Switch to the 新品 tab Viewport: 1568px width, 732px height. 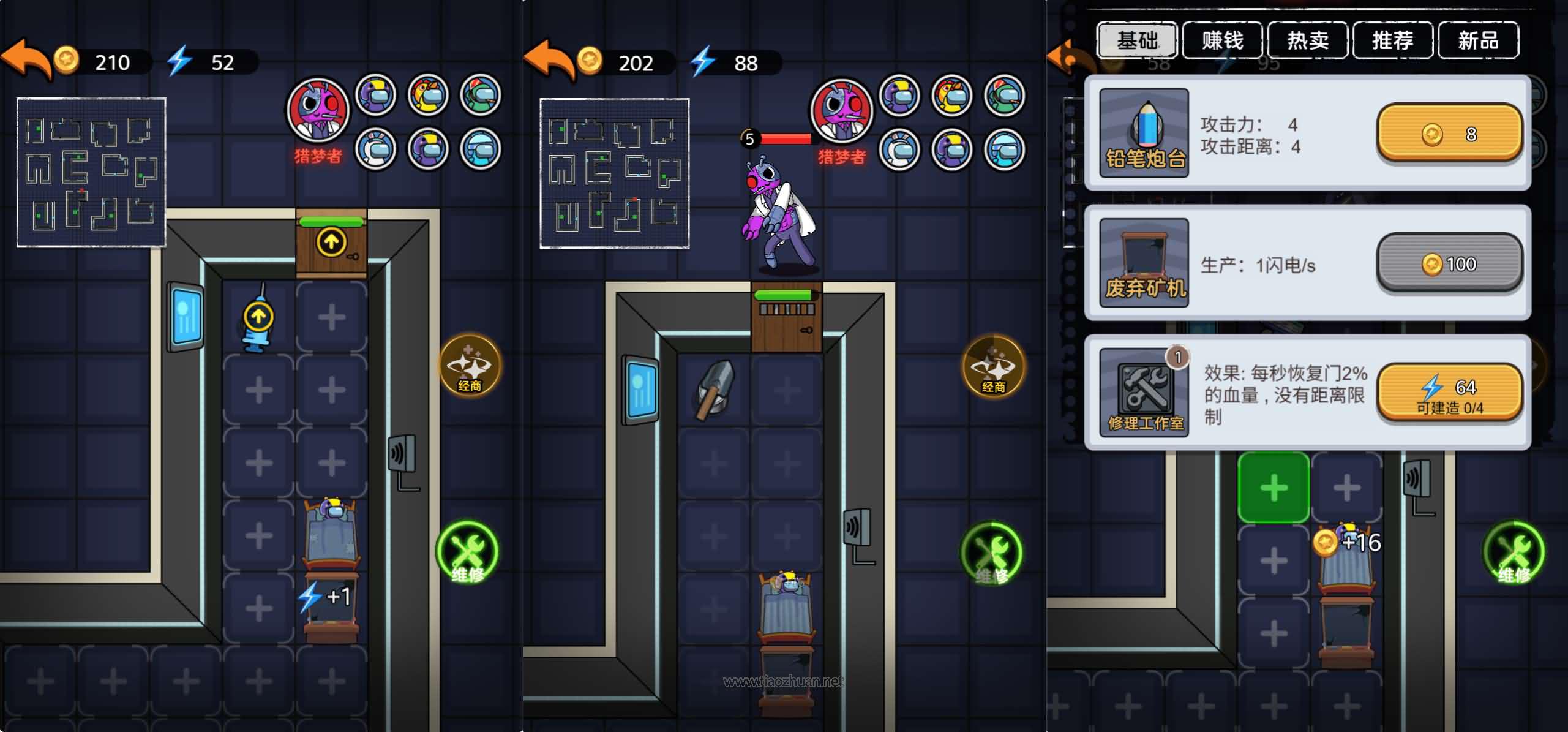point(1477,40)
